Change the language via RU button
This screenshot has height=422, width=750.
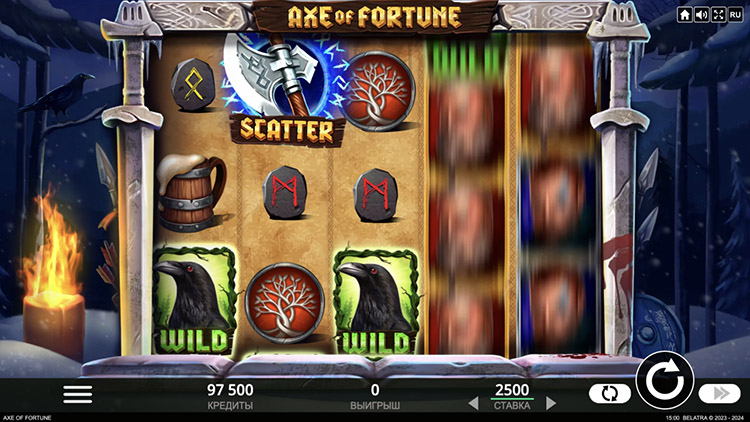tap(735, 15)
